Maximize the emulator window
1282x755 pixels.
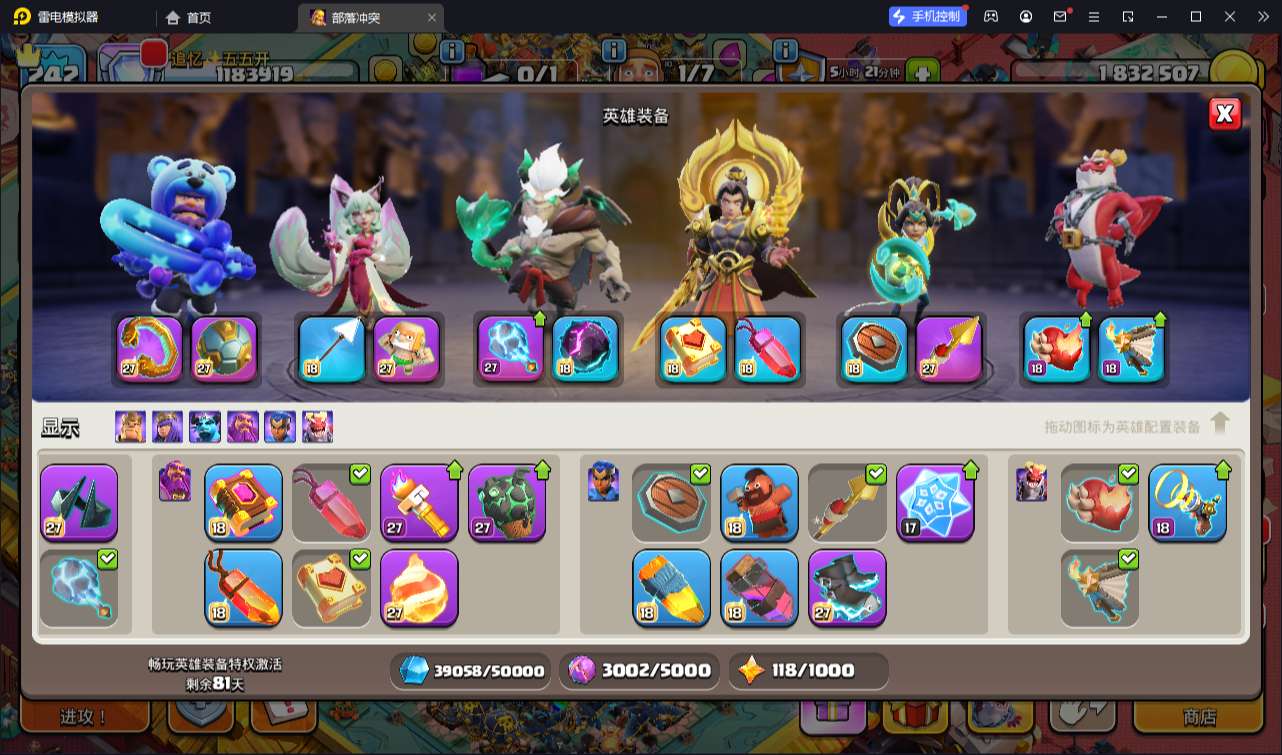pos(1196,17)
